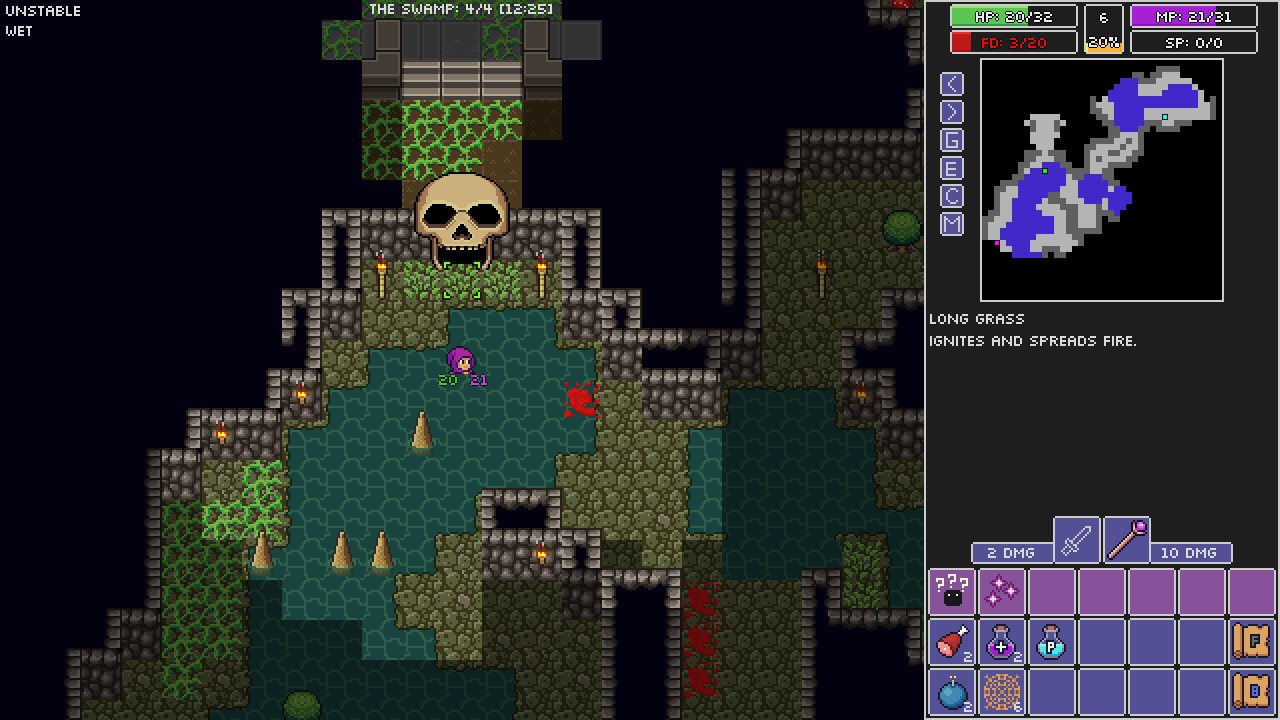1280x720 pixels.
Task: Toggle the E sidebar panel button
Action: [x=950, y=169]
